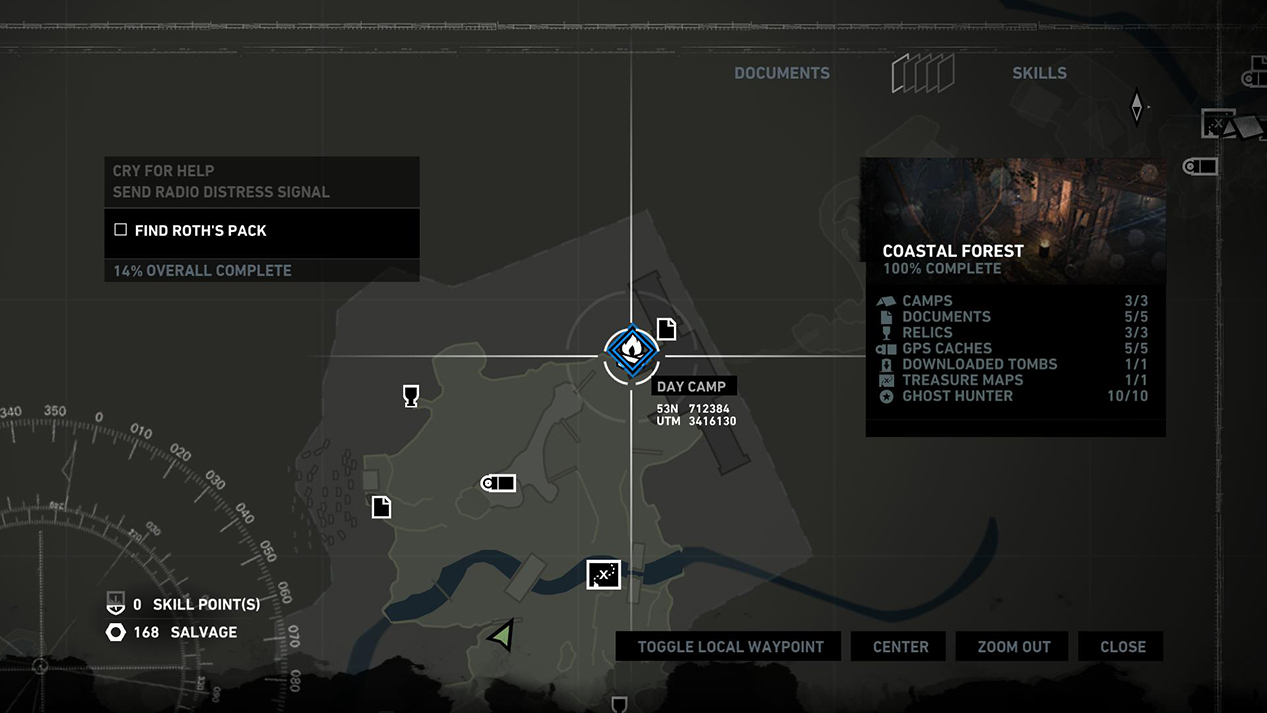Image resolution: width=1267 pixels, height=713 pixels.
Task: Select the GPS cache marker on map
Action: pyautogui.click(x=498, y=484)
